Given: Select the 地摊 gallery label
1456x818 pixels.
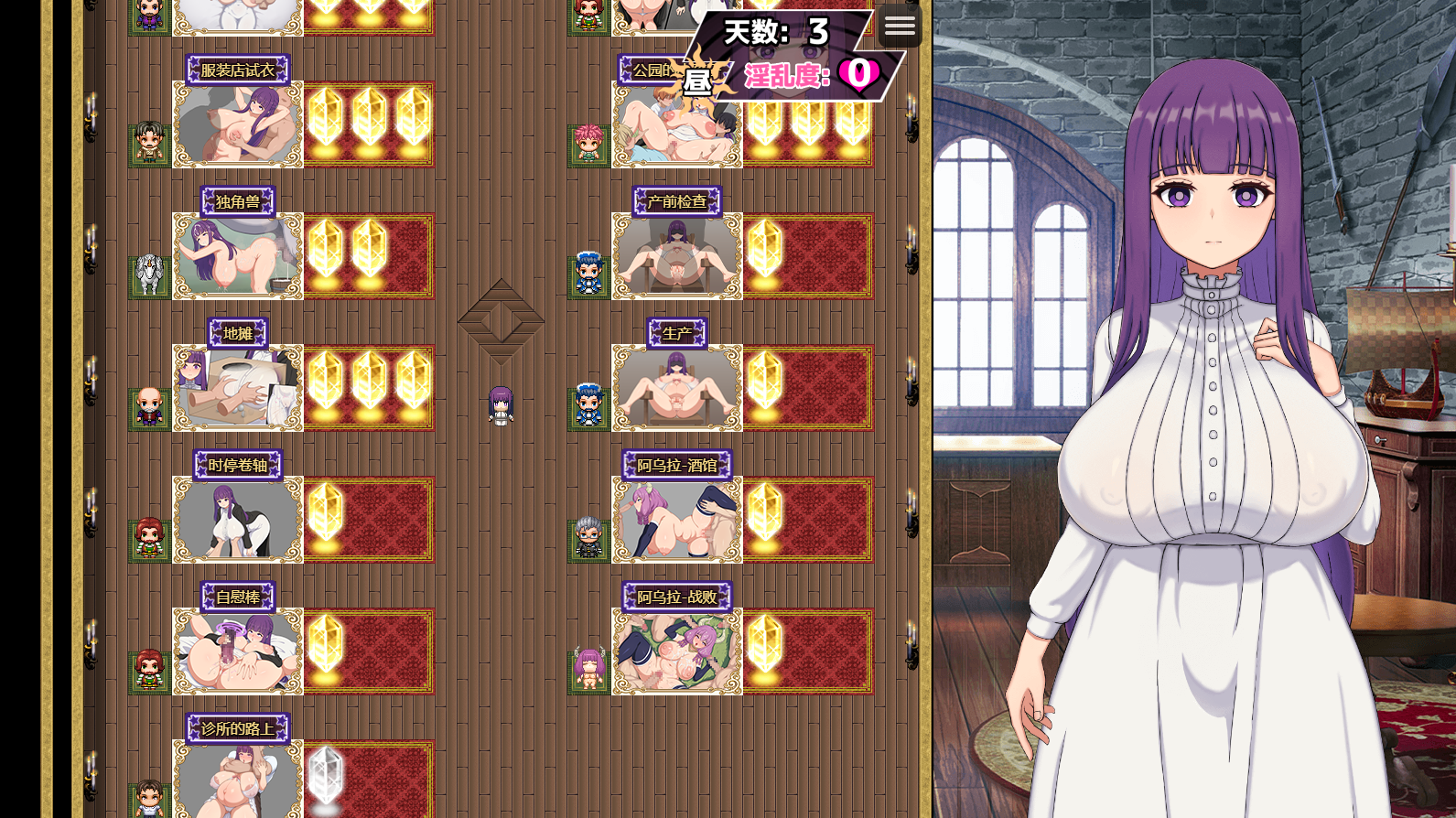Looking at the screenshot, I should 238,334.
